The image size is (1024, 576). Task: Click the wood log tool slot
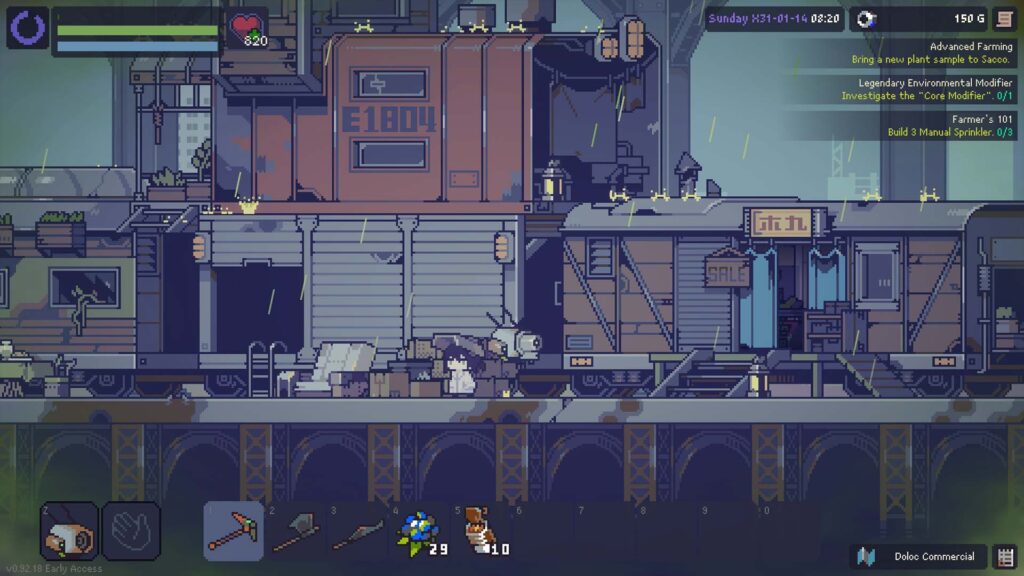[x=69, y=531]
